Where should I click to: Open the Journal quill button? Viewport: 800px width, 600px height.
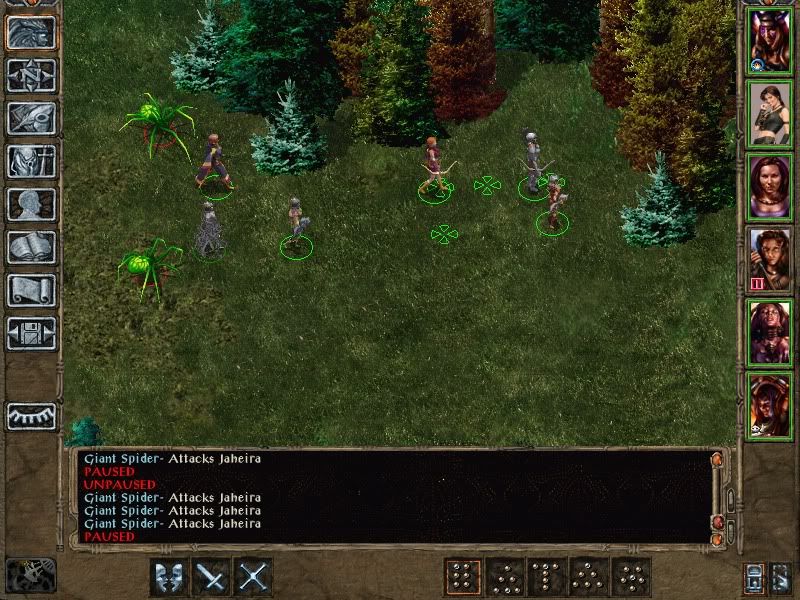(x=31, y=118)
